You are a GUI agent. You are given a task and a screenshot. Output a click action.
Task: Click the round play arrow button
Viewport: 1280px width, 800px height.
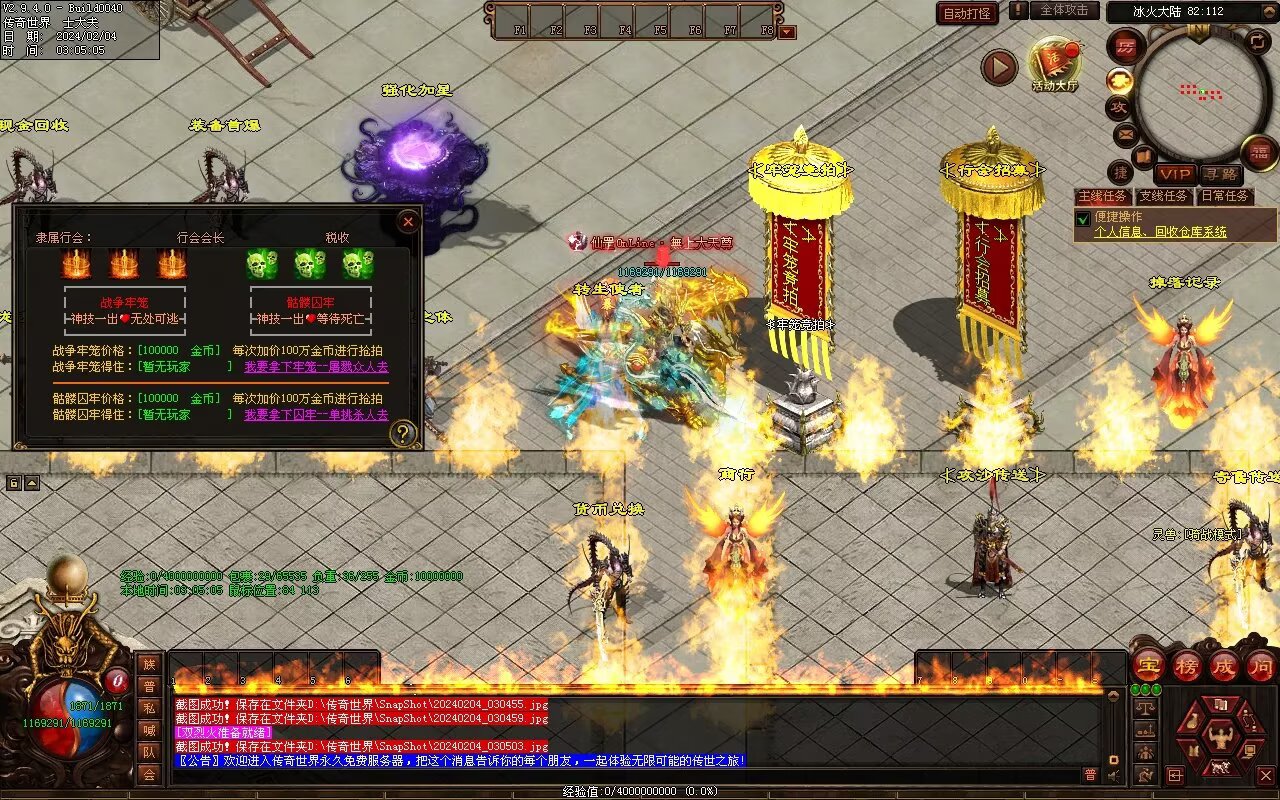998,67
